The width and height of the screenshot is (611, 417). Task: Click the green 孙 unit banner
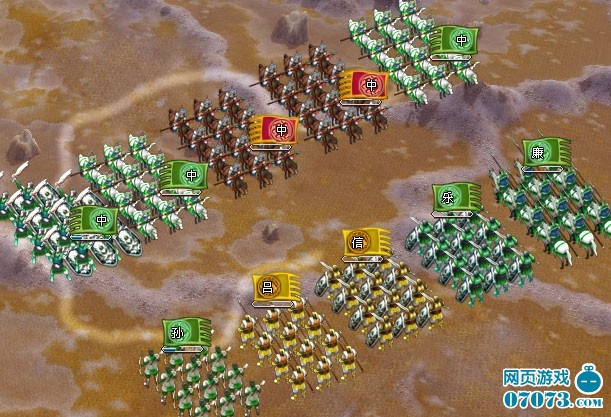coord(185,332)
